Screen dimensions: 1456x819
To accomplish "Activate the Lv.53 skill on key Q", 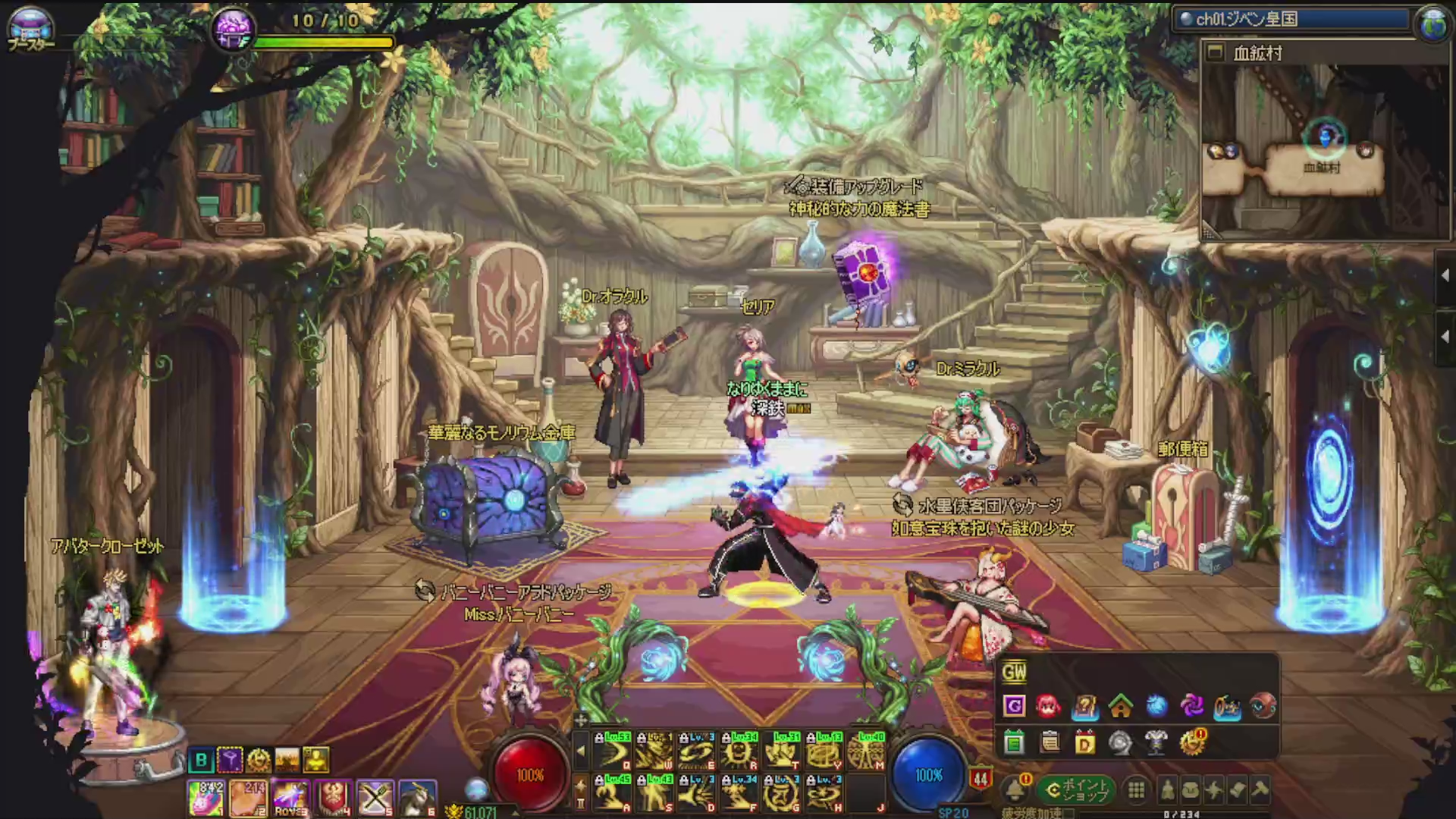I will click(x=613, y=751).
